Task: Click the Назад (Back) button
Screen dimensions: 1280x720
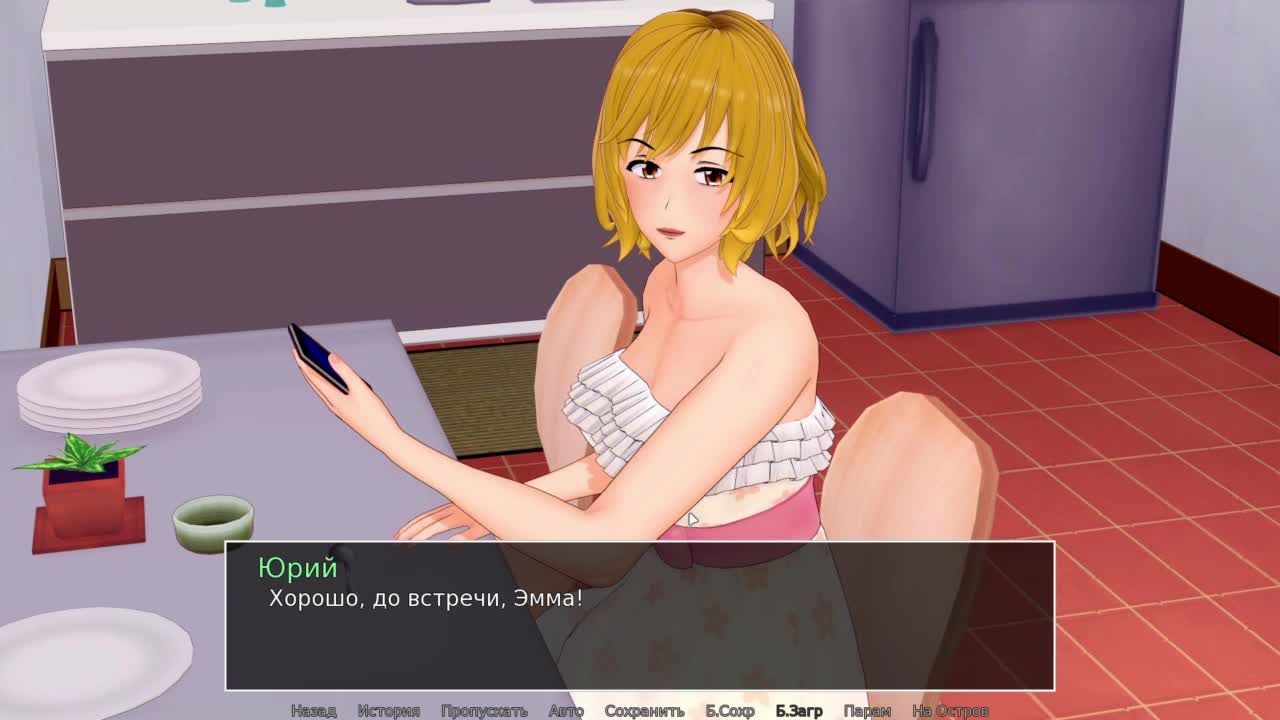Action: coord(313,711)
